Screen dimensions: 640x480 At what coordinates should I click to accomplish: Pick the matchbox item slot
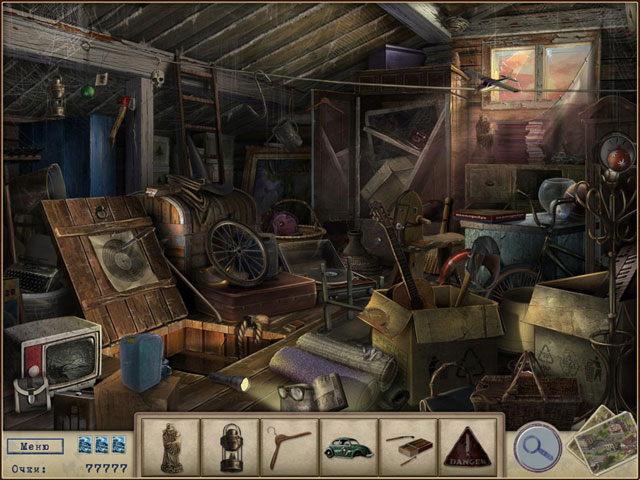pyautogui.click(x=407, y=446)
